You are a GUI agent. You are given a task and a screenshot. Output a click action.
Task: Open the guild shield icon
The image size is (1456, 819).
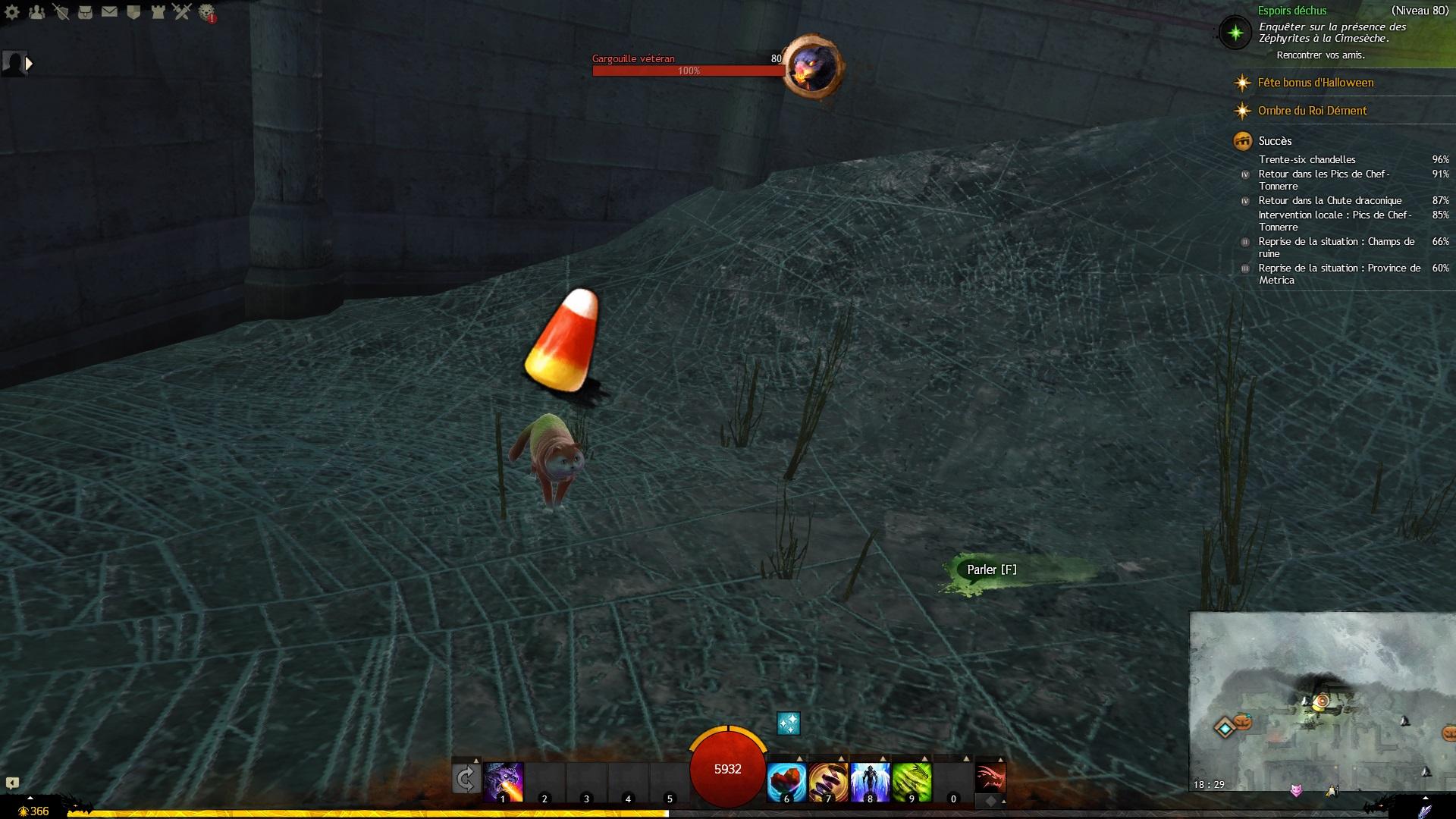coord(133,12)
